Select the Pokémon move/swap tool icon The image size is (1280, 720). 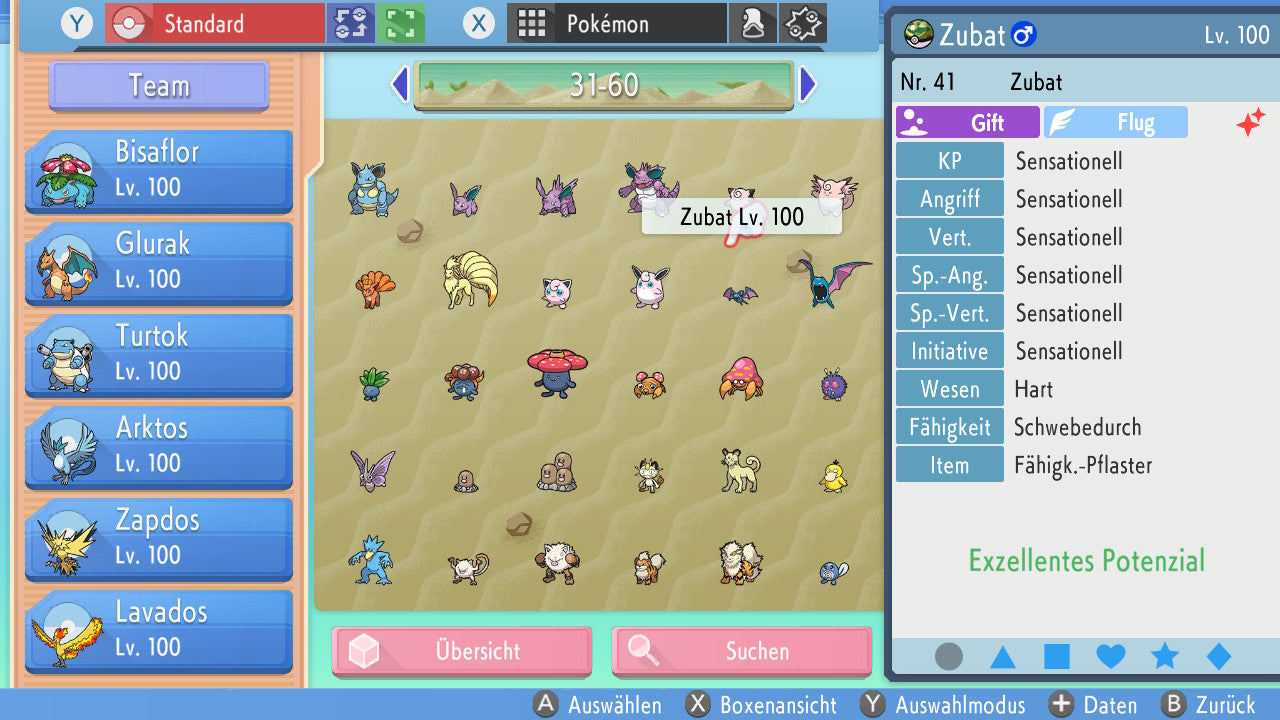pyautogui.click(x=351, y=23)
